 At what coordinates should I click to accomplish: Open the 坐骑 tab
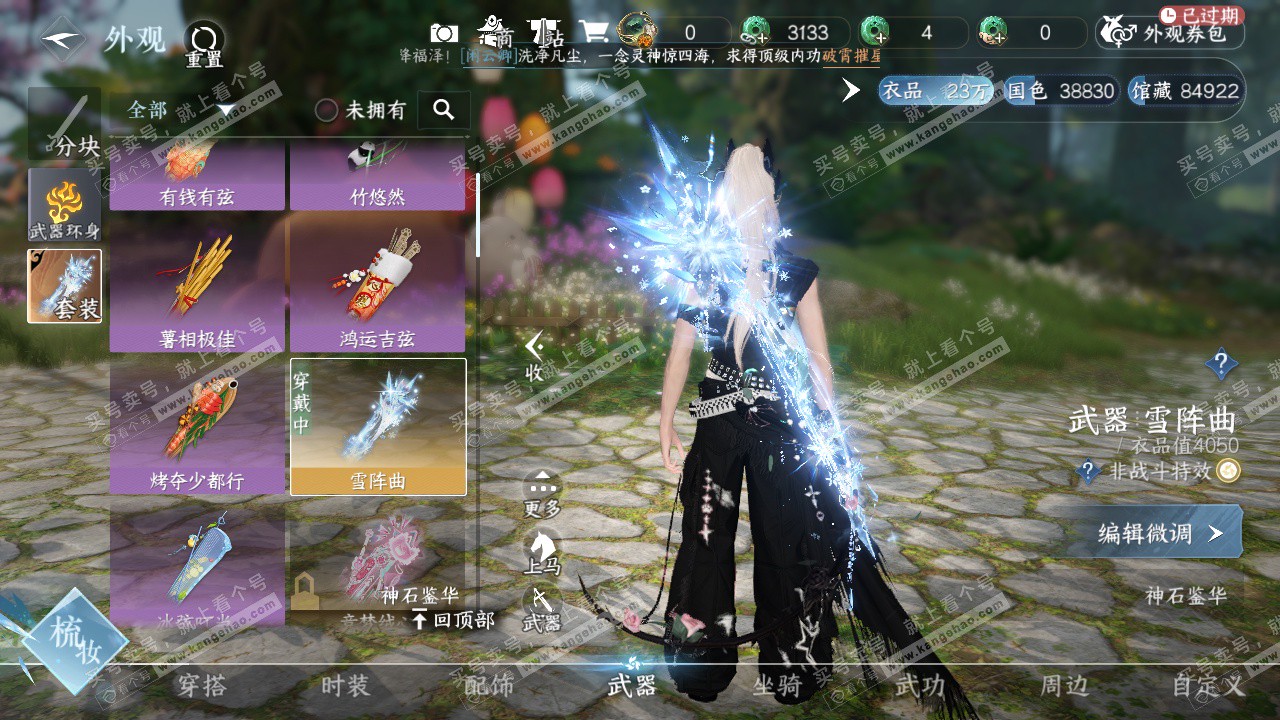pyautogui.click(x=777, y=686)
